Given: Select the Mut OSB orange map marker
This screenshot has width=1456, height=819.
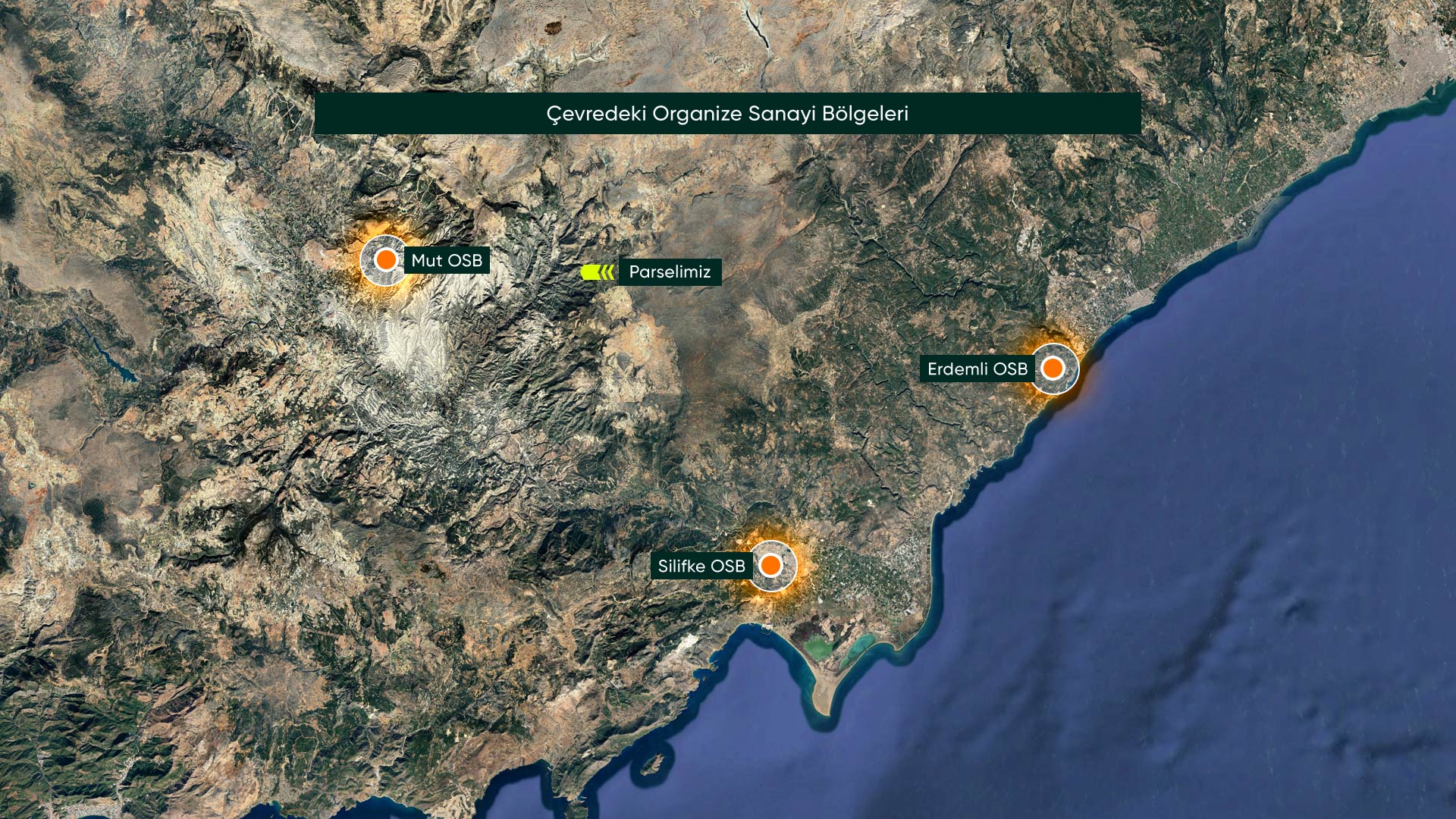Looking at the screenshot, I should click(386, 260).
